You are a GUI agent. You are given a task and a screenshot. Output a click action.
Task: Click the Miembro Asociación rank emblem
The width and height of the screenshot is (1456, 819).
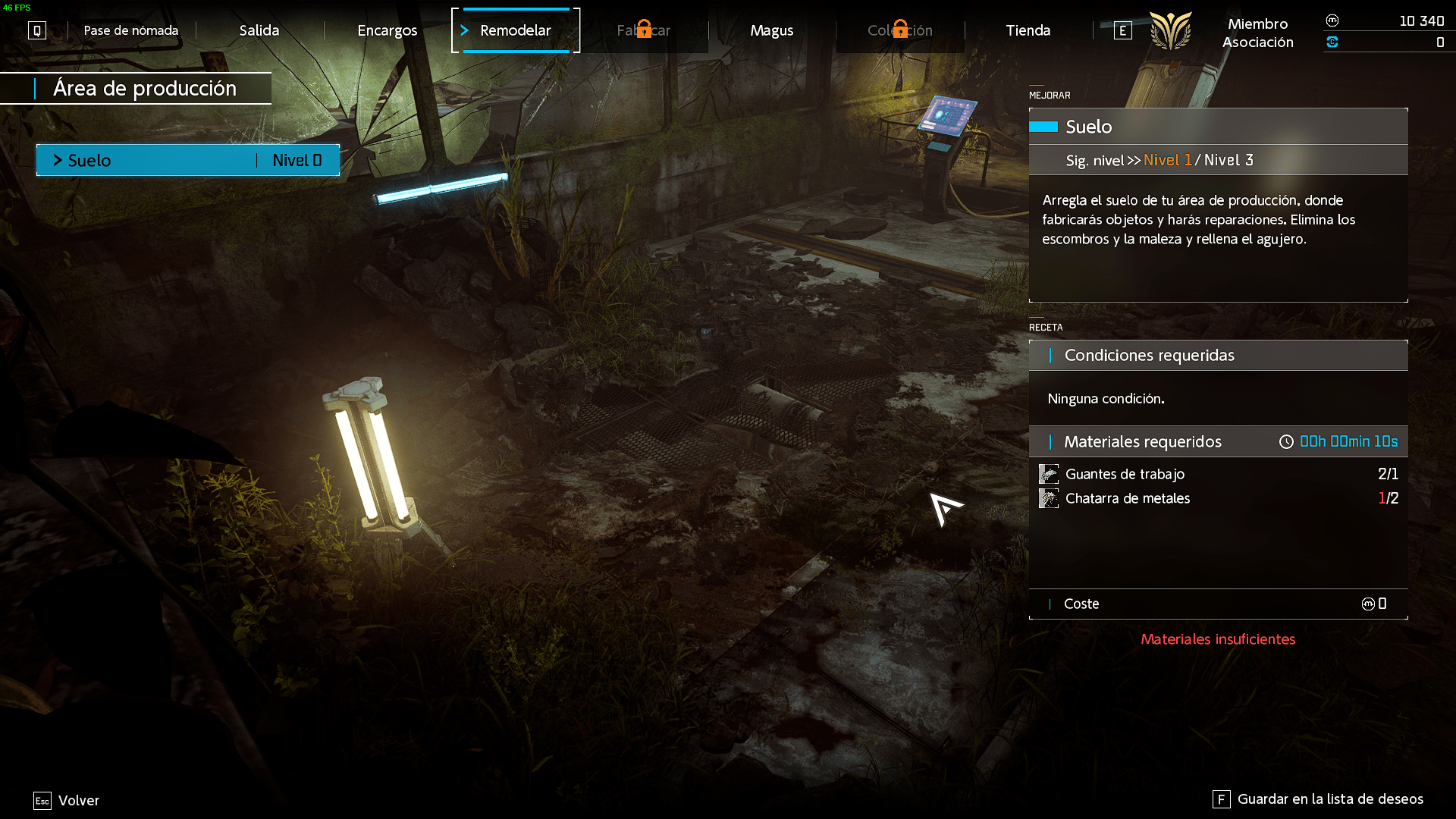pos(1170,31)
